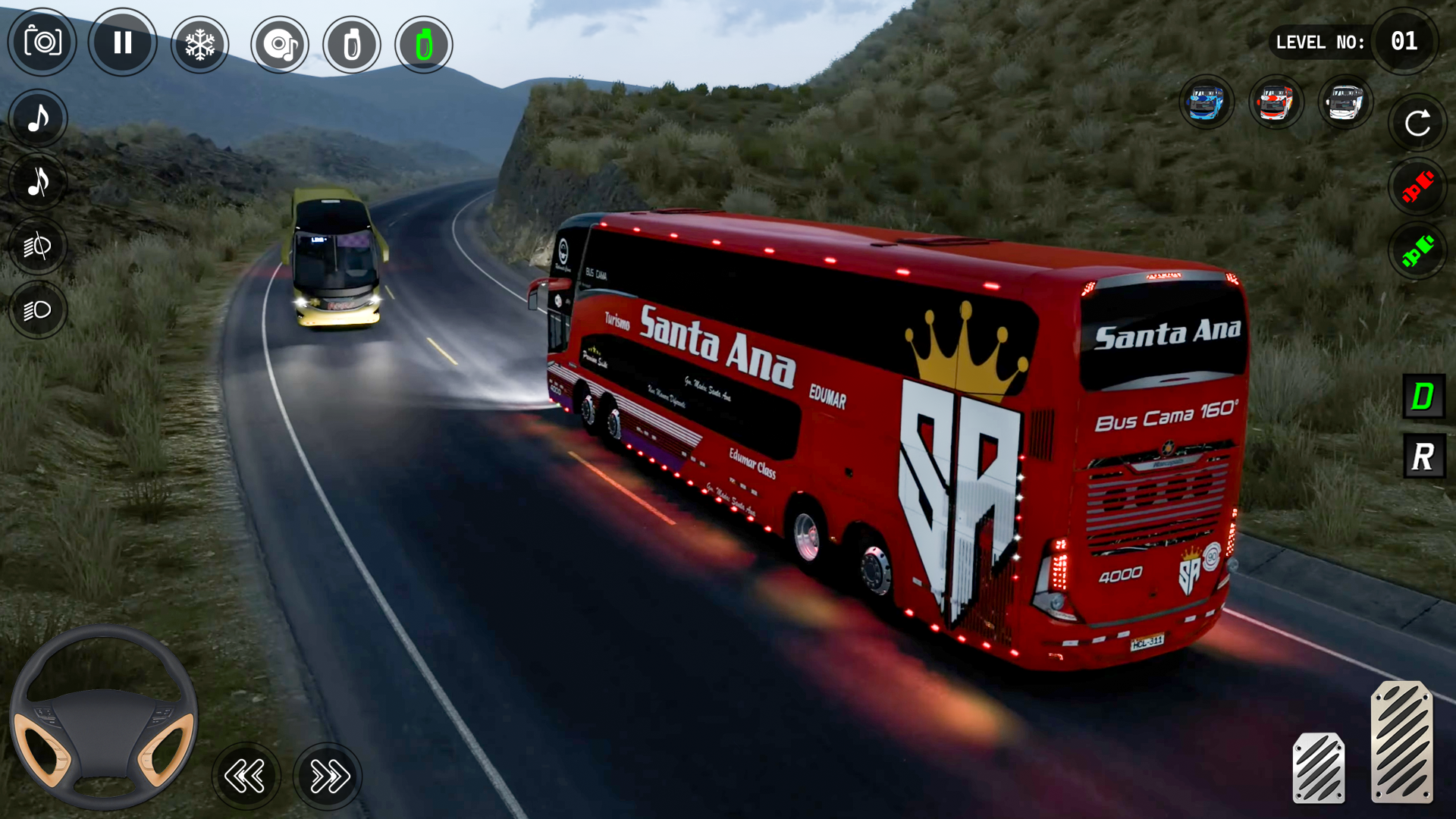Mute music with the crossed note icon

(38, 182)
